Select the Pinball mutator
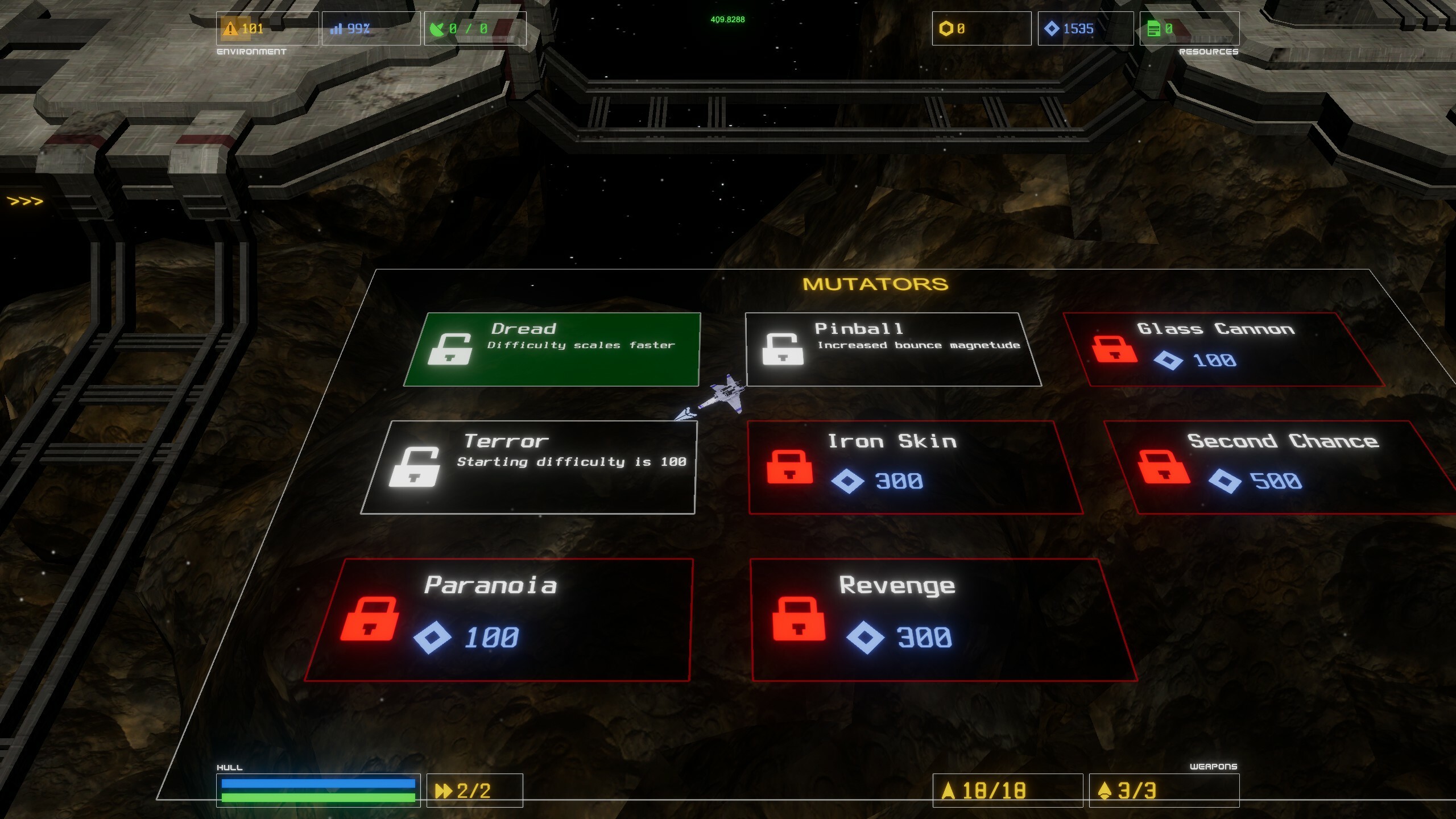The image size is (1456, 819). point(893,349)
